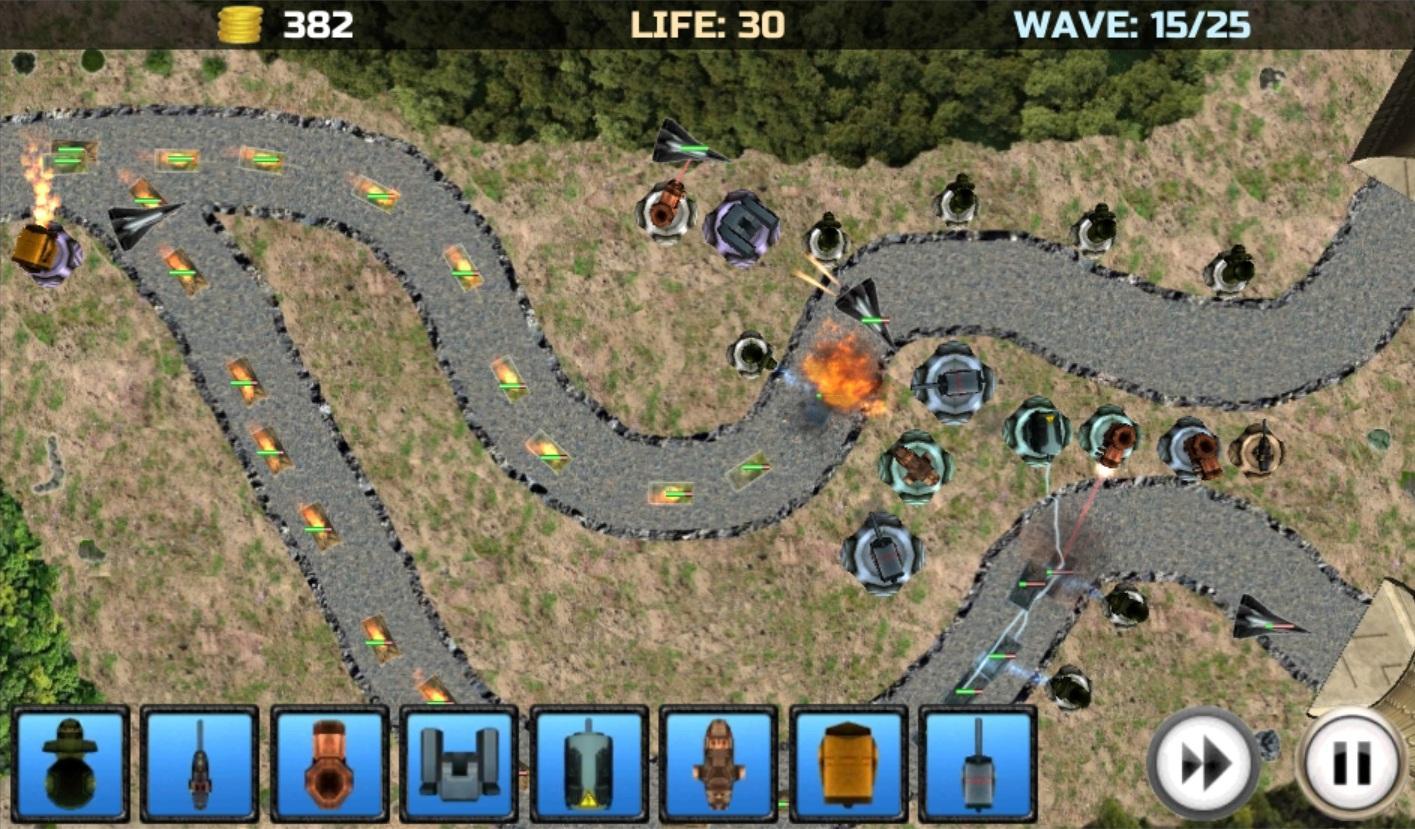
Task: Toggle fast-forward game speed
Action: pos(1203,763)
